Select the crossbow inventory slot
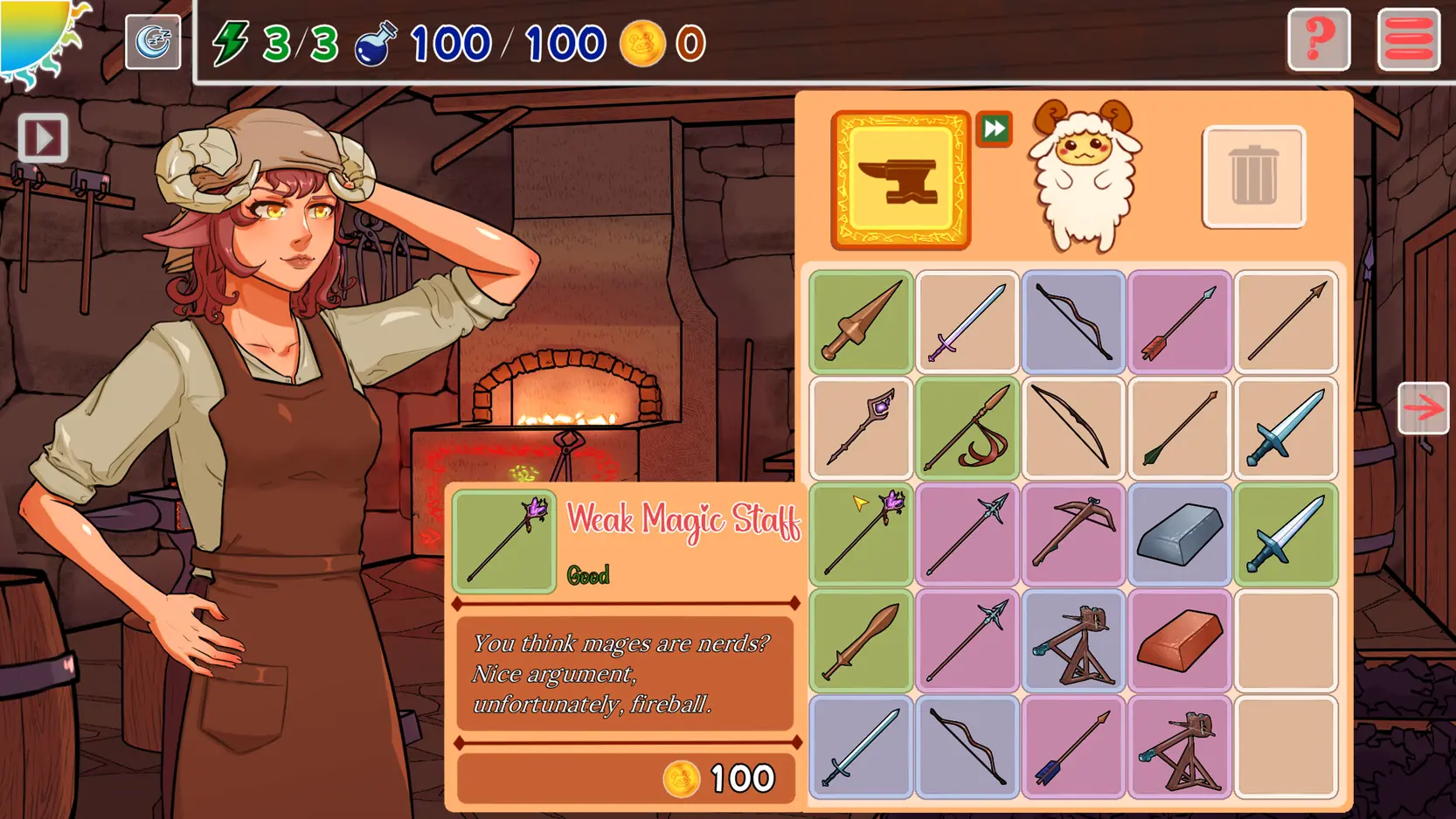This screenshot has width=1456, height=819. pyautogui.click(x=1073, y=534)
